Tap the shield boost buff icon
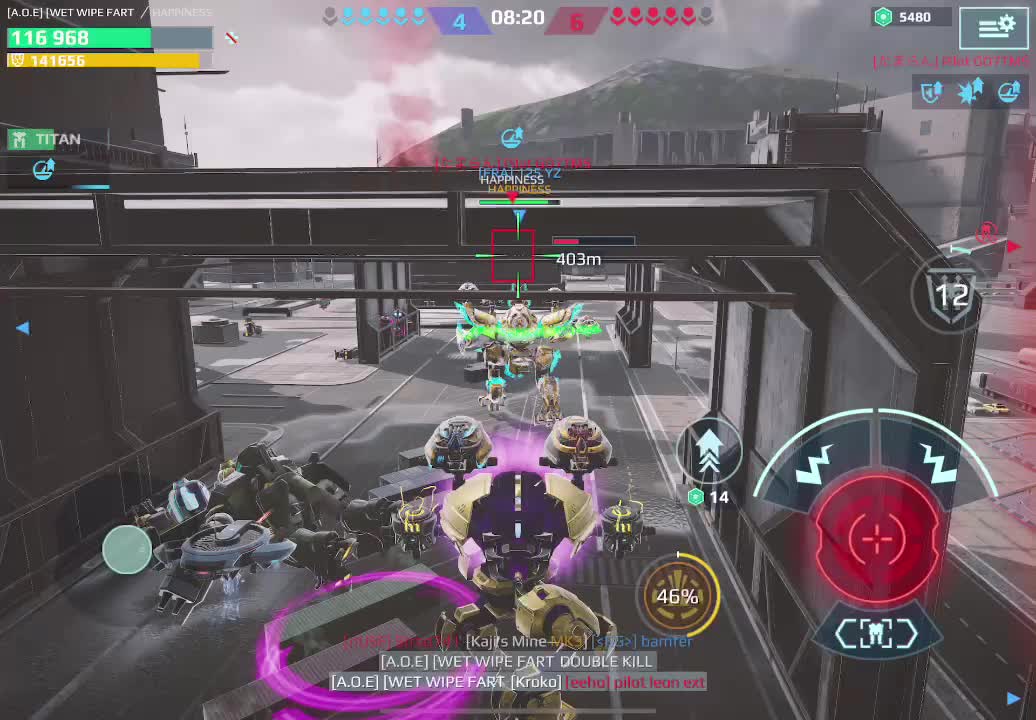 pyautogui.click(x=932, y=93)
